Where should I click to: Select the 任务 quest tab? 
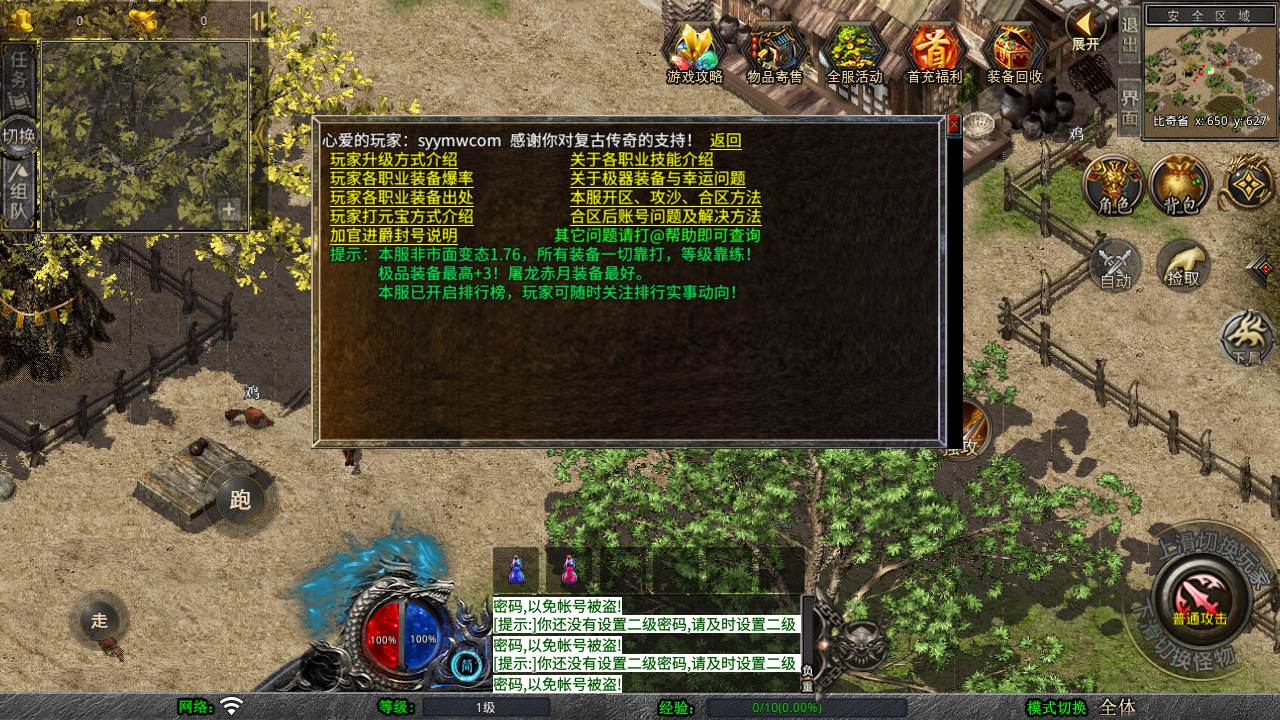[19, 69]
